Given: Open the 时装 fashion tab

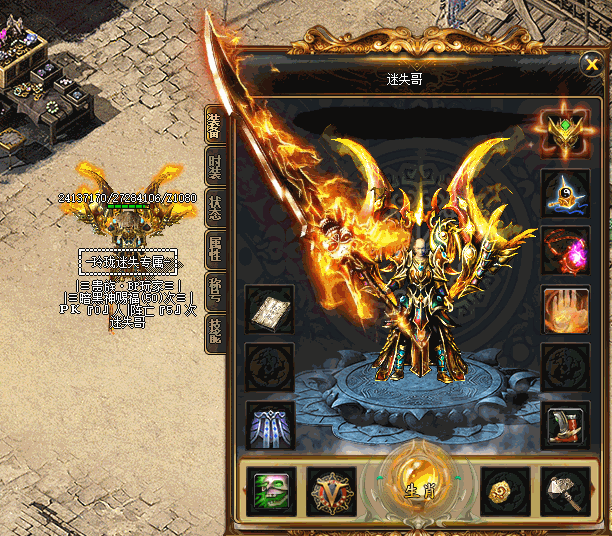Looking at the screenshot, I should [215, 169].
